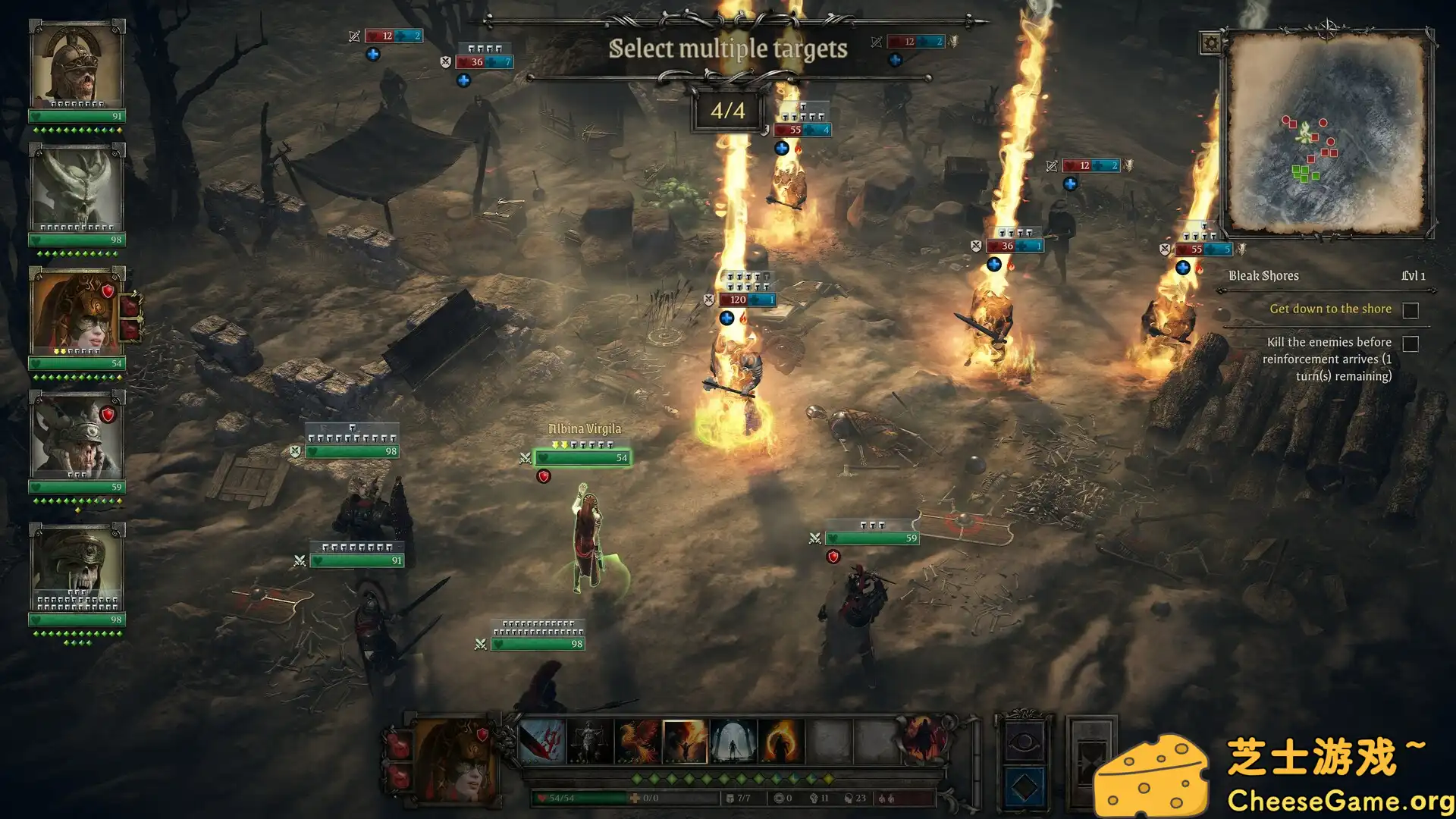Select the goggled undead portrait with 59 health
Viewport: 1456px width, 819px height.
76,436
